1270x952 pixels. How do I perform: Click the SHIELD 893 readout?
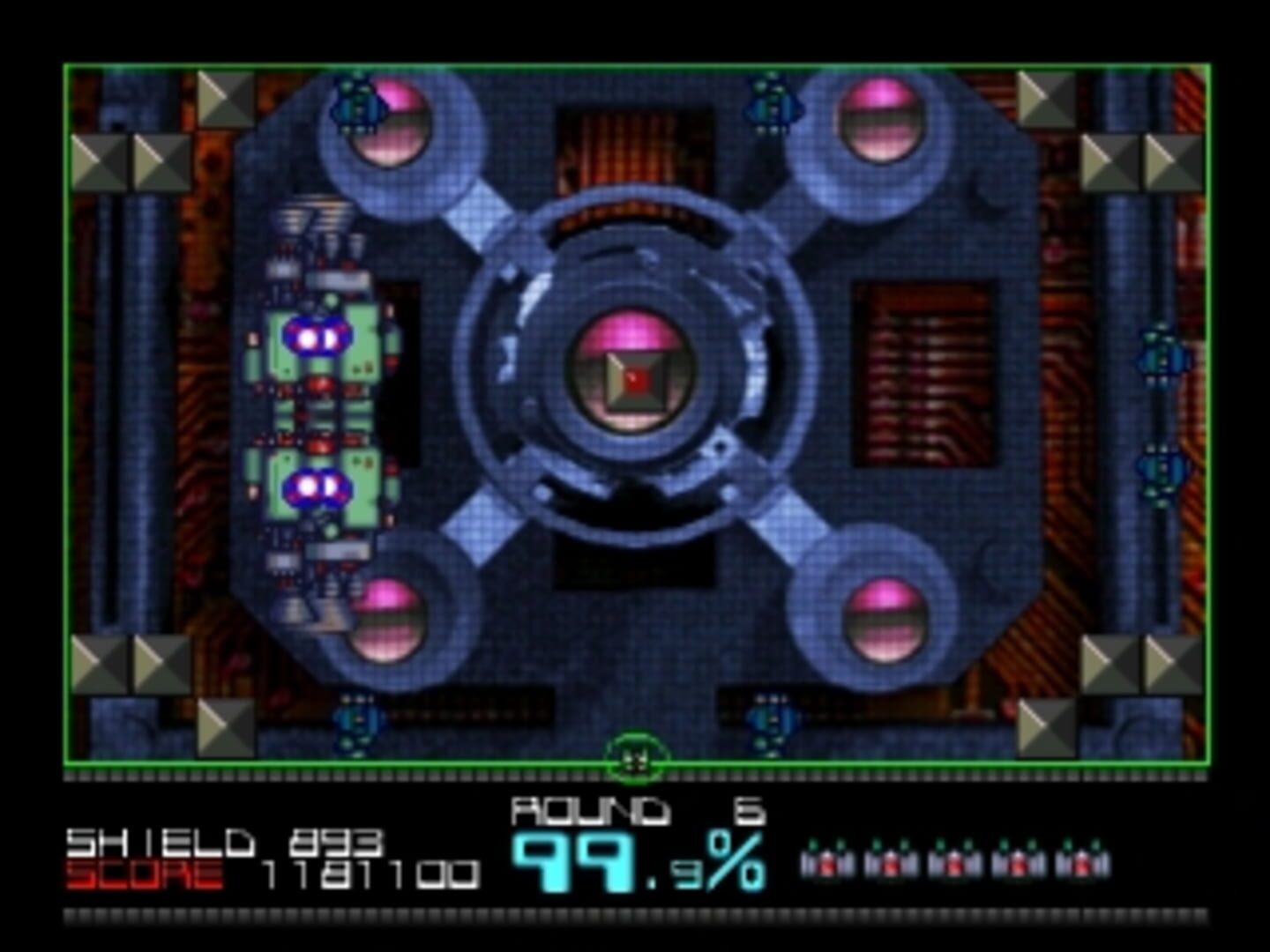coord(225,842)
